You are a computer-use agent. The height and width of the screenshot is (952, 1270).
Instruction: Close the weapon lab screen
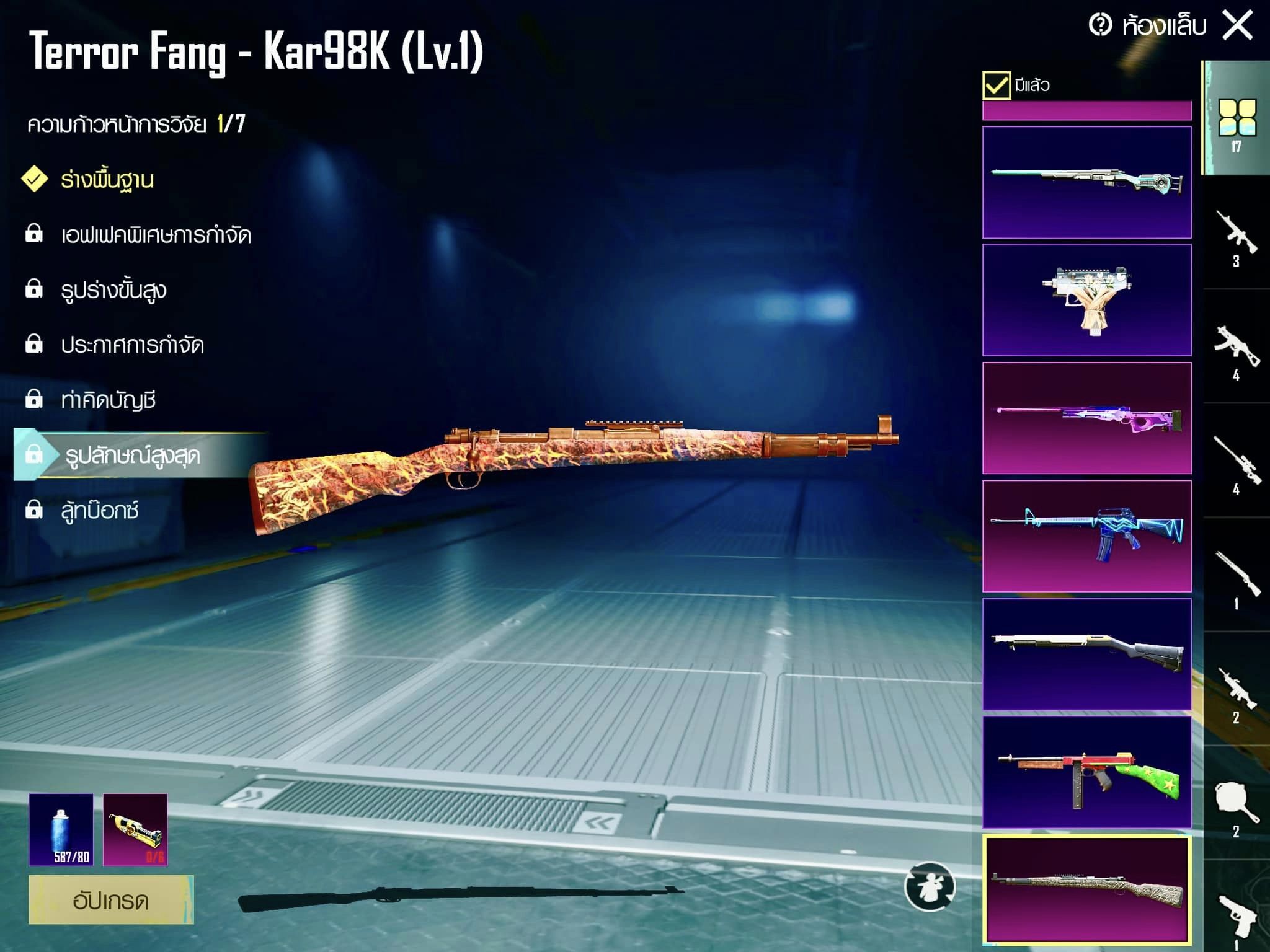1237,26
